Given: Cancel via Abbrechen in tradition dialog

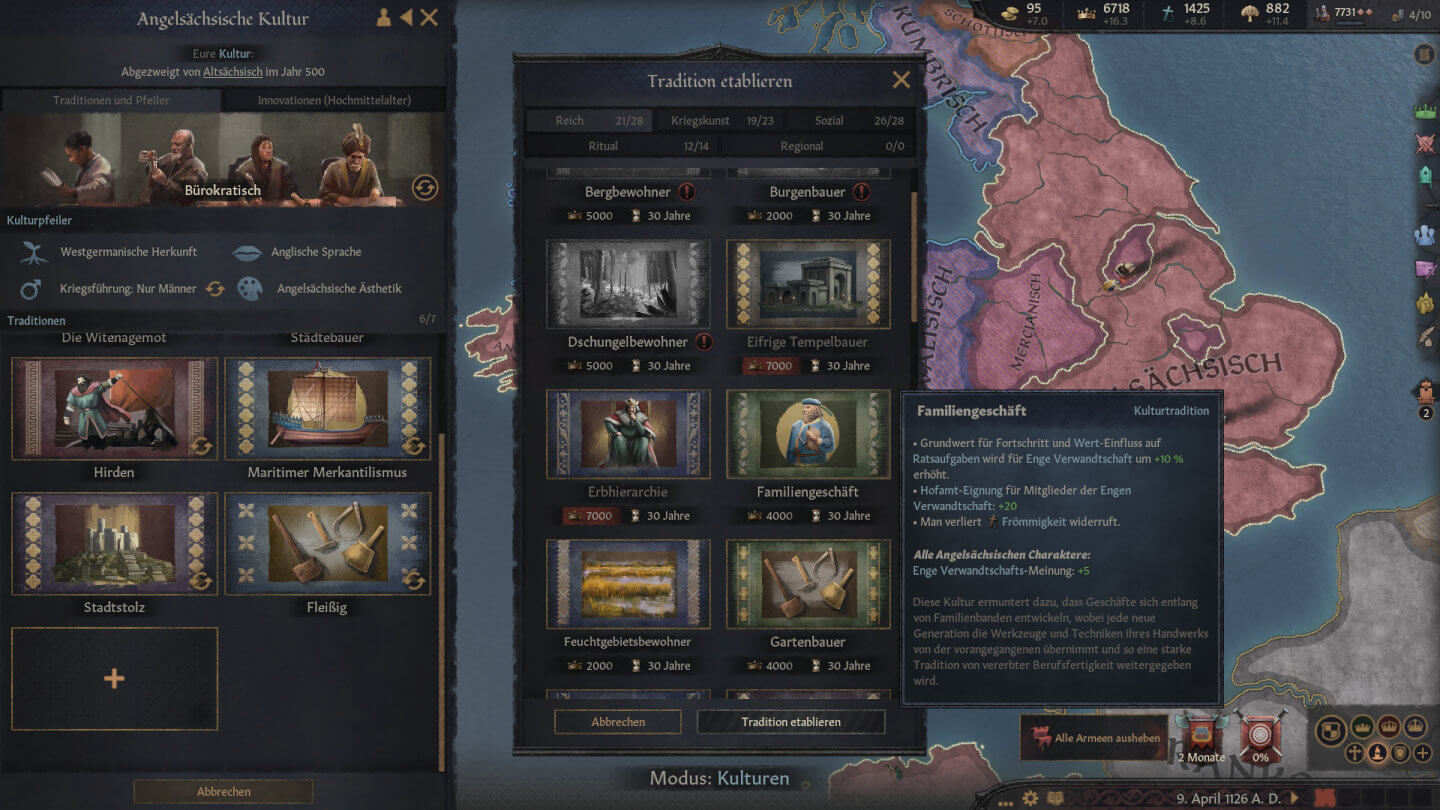Looking at the screenshot, I should (618, 722).
